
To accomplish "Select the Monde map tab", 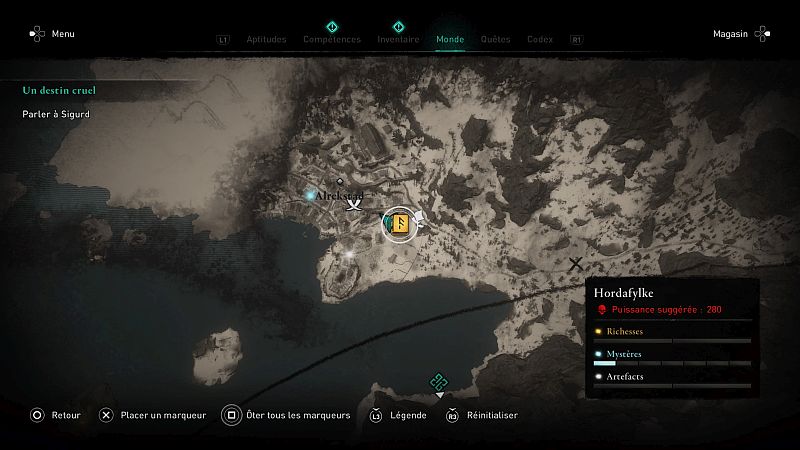I will [x=450, y=40].
